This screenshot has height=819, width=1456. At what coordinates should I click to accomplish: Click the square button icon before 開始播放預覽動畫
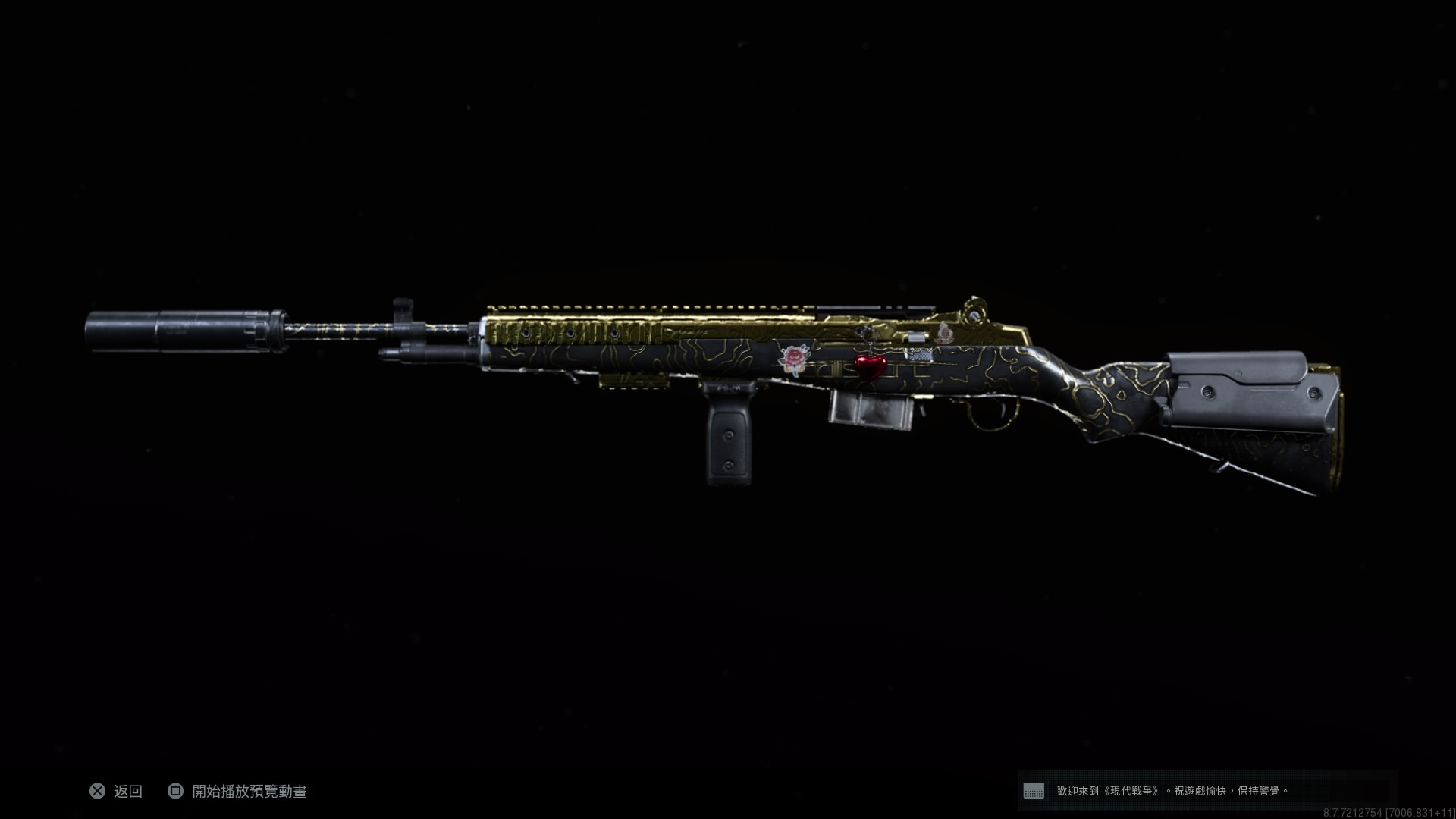(x=177, y=792)
